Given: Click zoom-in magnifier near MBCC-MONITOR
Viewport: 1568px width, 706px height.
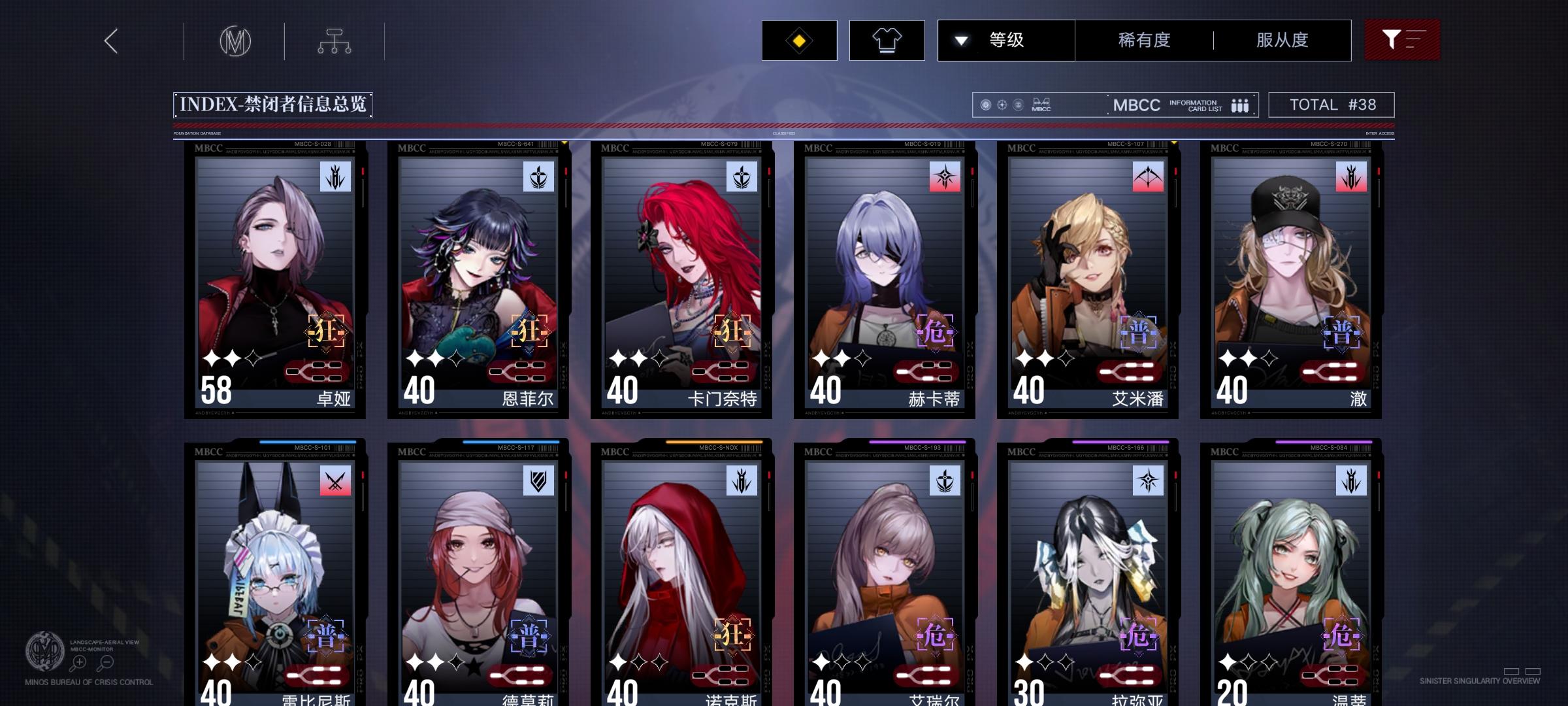Looking at the screenshot, I should point(78,662).
